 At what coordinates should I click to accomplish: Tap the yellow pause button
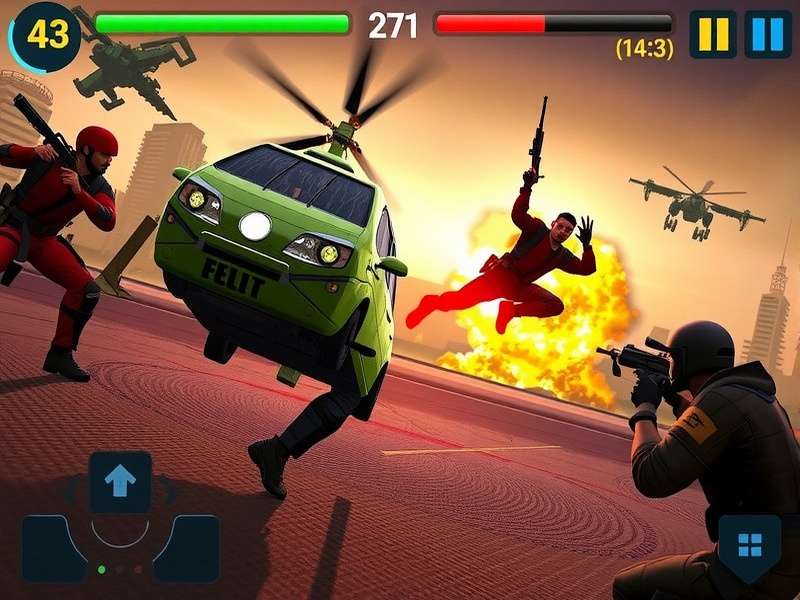(x=713, y=34)
